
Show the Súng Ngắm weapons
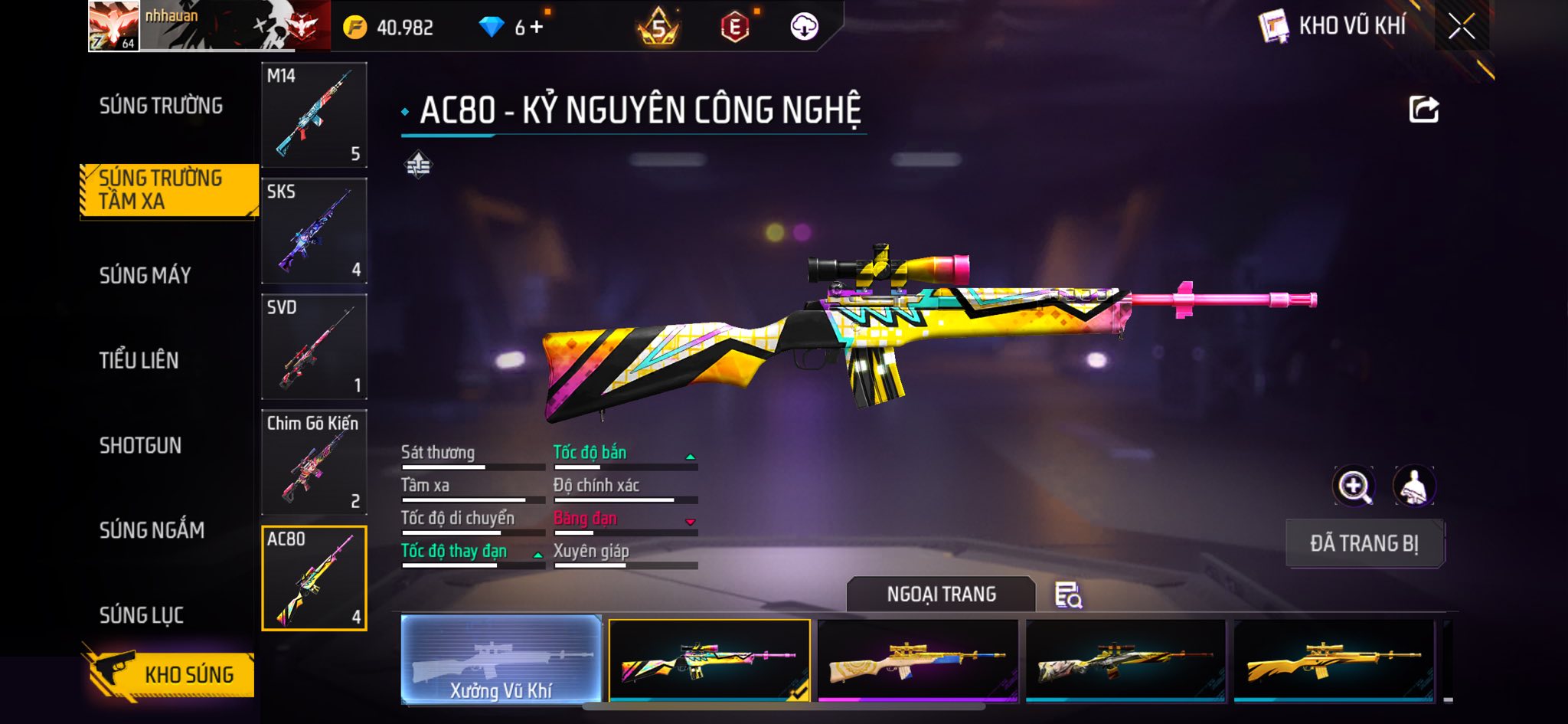point(152,529)
